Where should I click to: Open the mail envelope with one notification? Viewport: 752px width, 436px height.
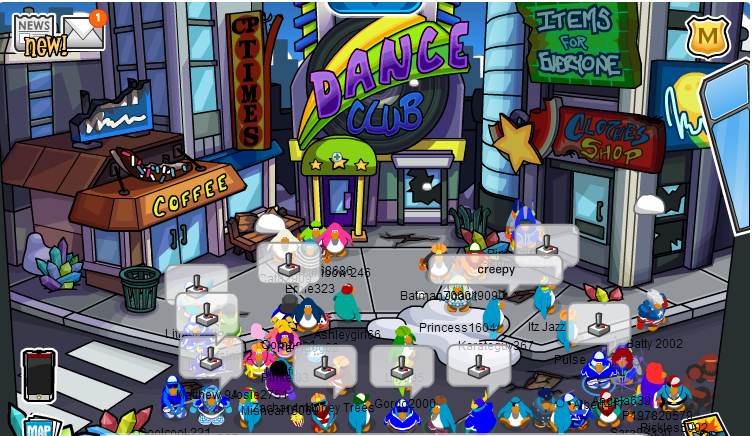click(84, 33)
